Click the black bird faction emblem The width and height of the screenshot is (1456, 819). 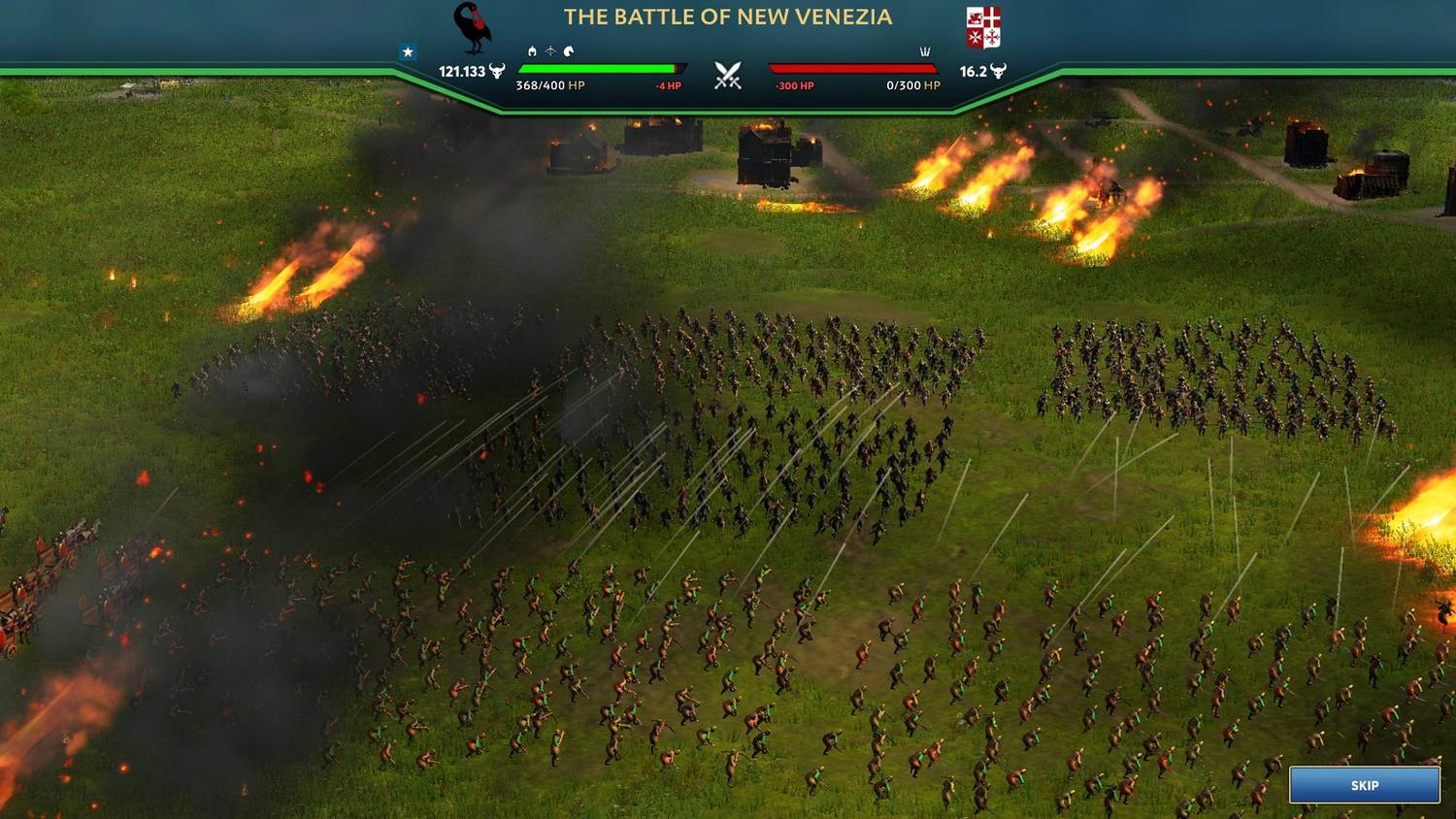coord(472,27)
